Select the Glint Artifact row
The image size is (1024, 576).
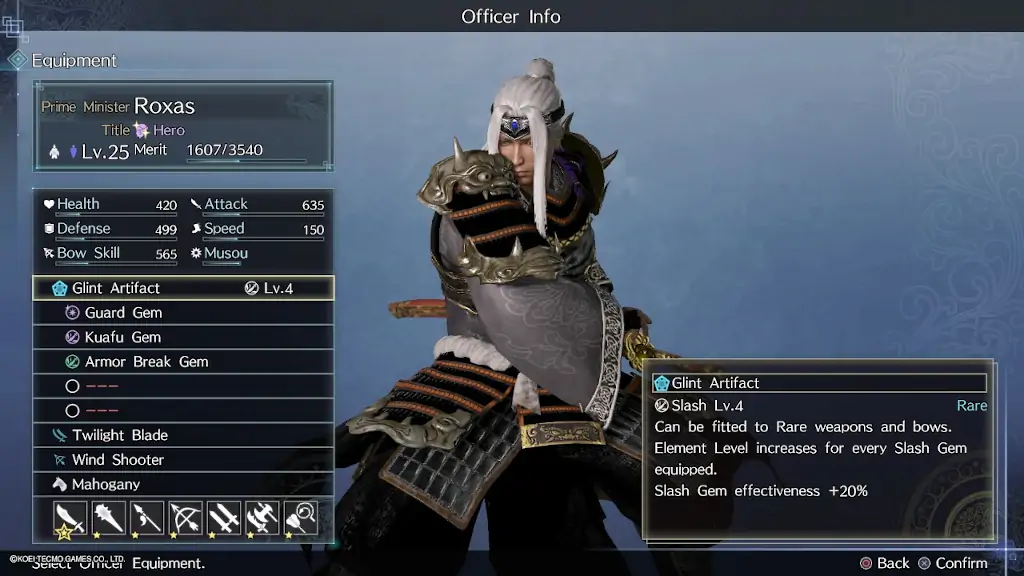click(x=183, y=288)
